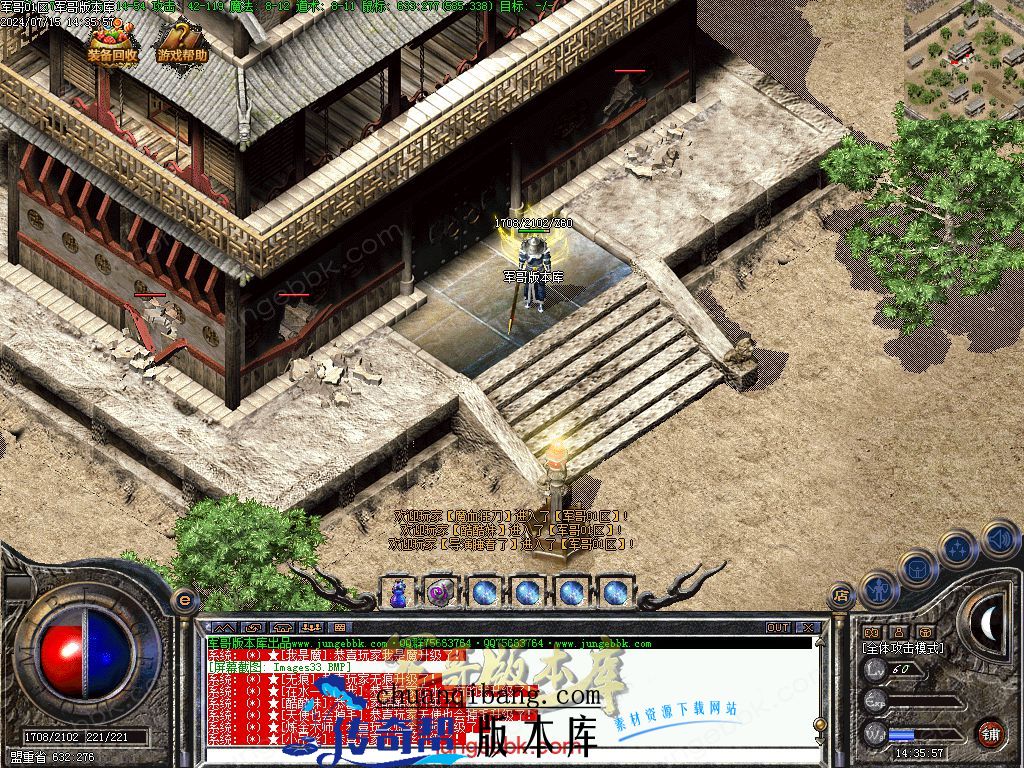Select the first chat channel tab icon

pyautogui.click(x=222, y=627)
